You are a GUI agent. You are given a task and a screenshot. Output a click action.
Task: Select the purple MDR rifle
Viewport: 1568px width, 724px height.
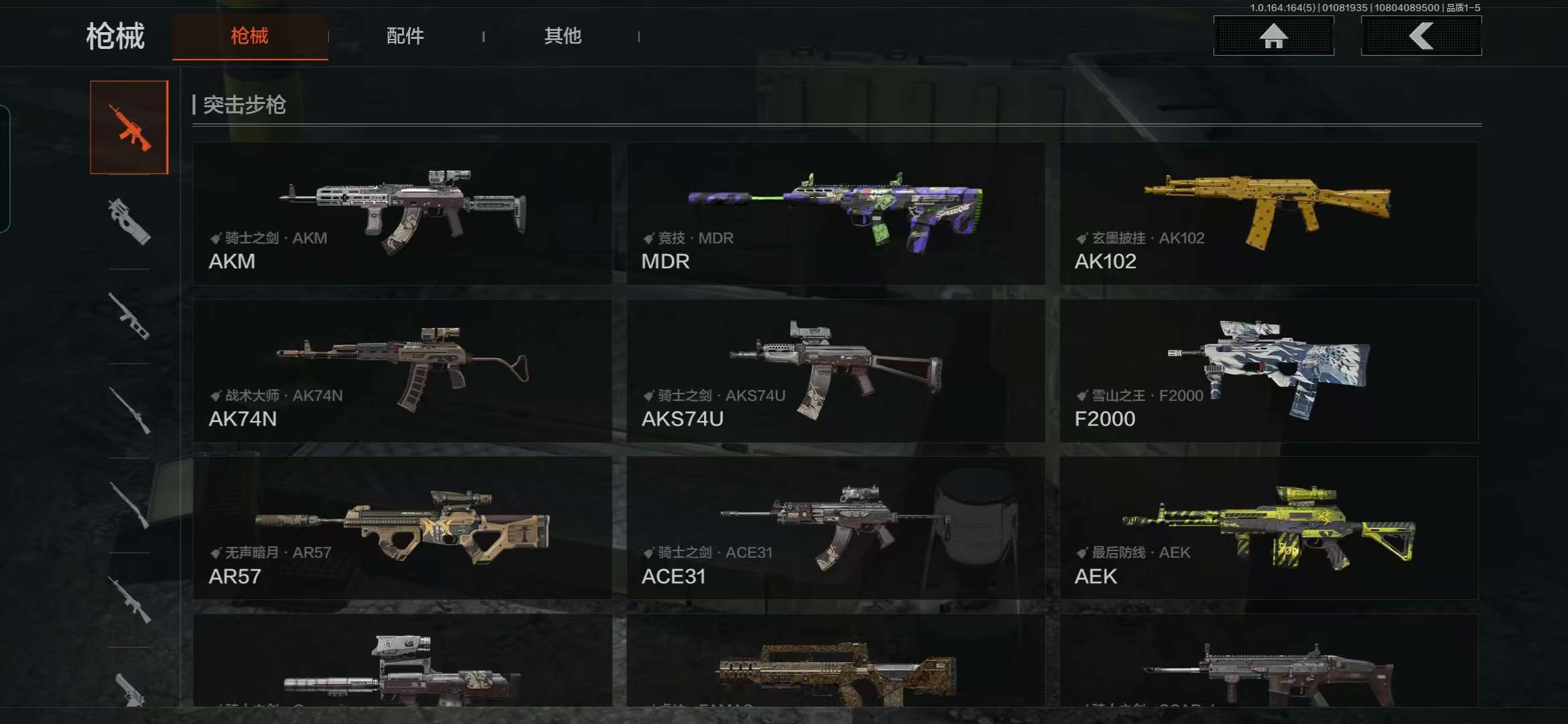pos(835,215)
